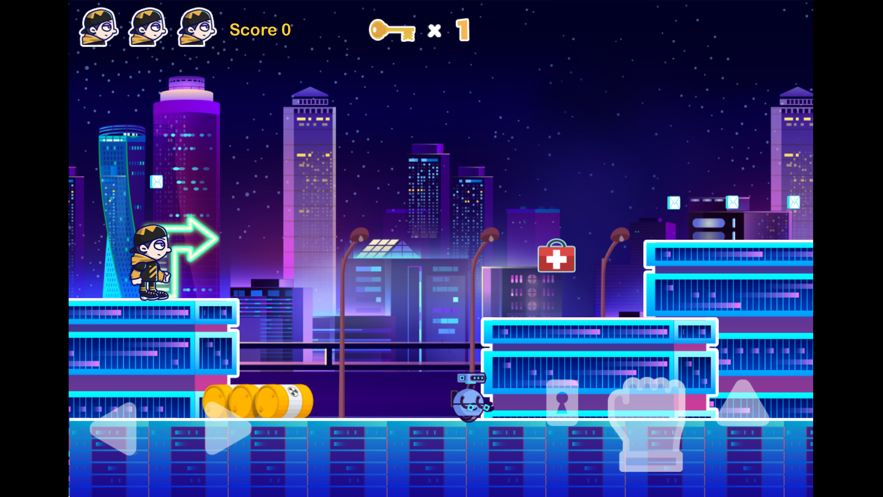Viewport: 883px width, 497px height.
Task: Tap the up-arrow jump button
Action: click(743, 403)
